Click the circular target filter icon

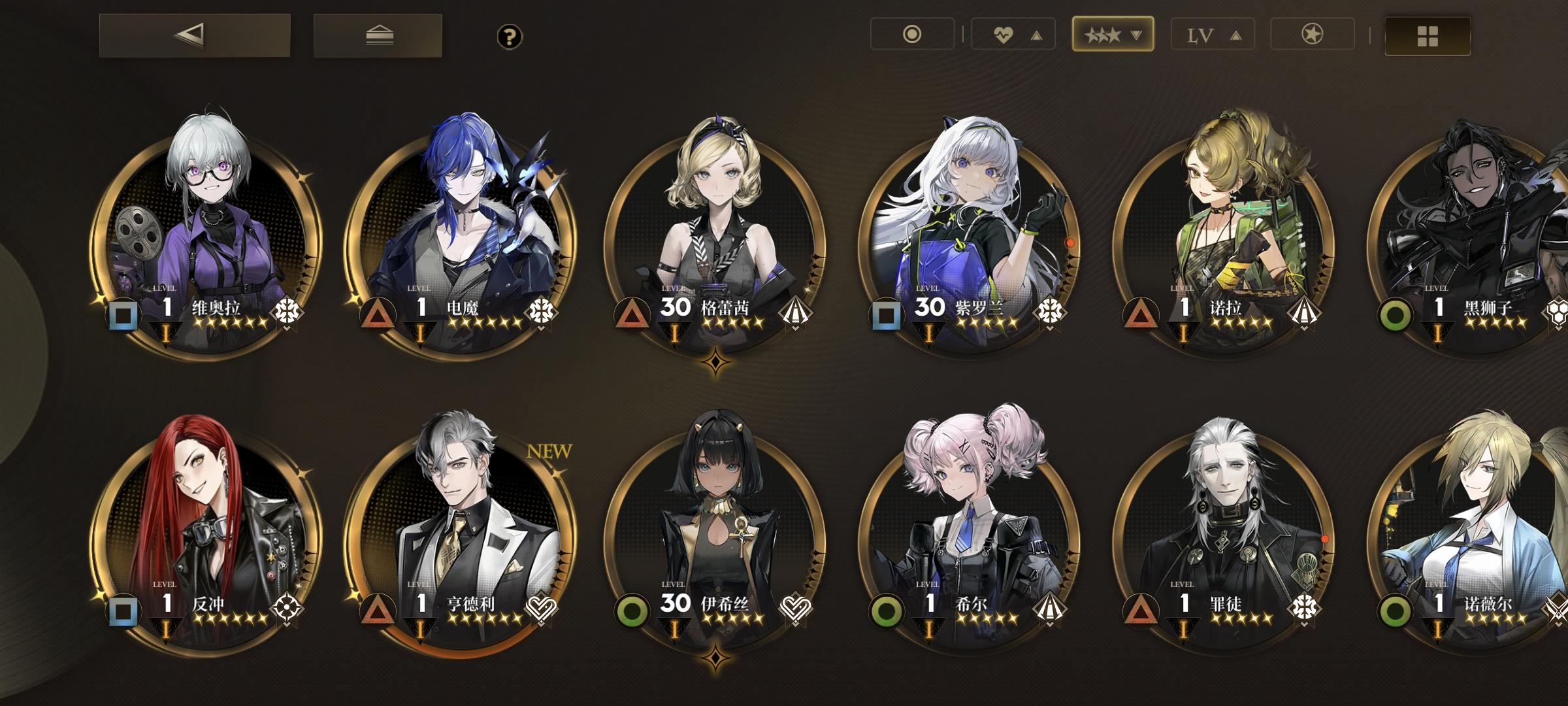click(x=911, y=35)
